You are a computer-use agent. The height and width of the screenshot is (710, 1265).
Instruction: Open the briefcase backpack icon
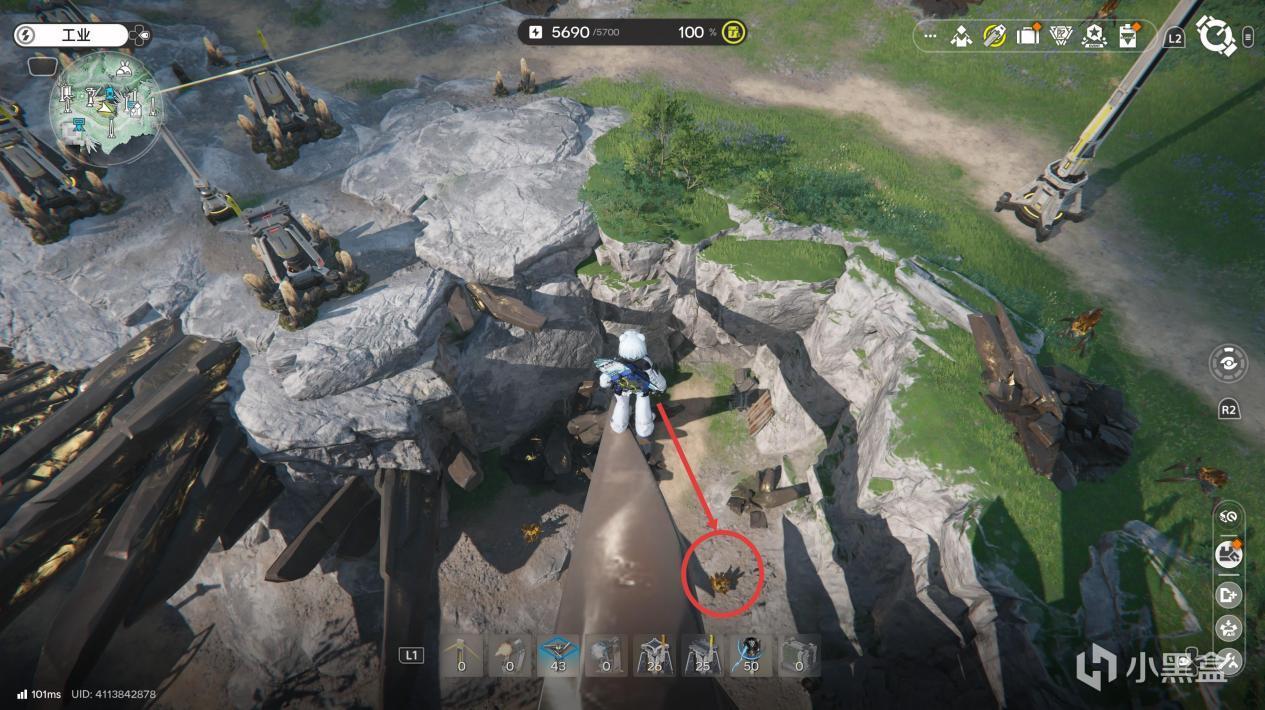(x=1027, y=37)
